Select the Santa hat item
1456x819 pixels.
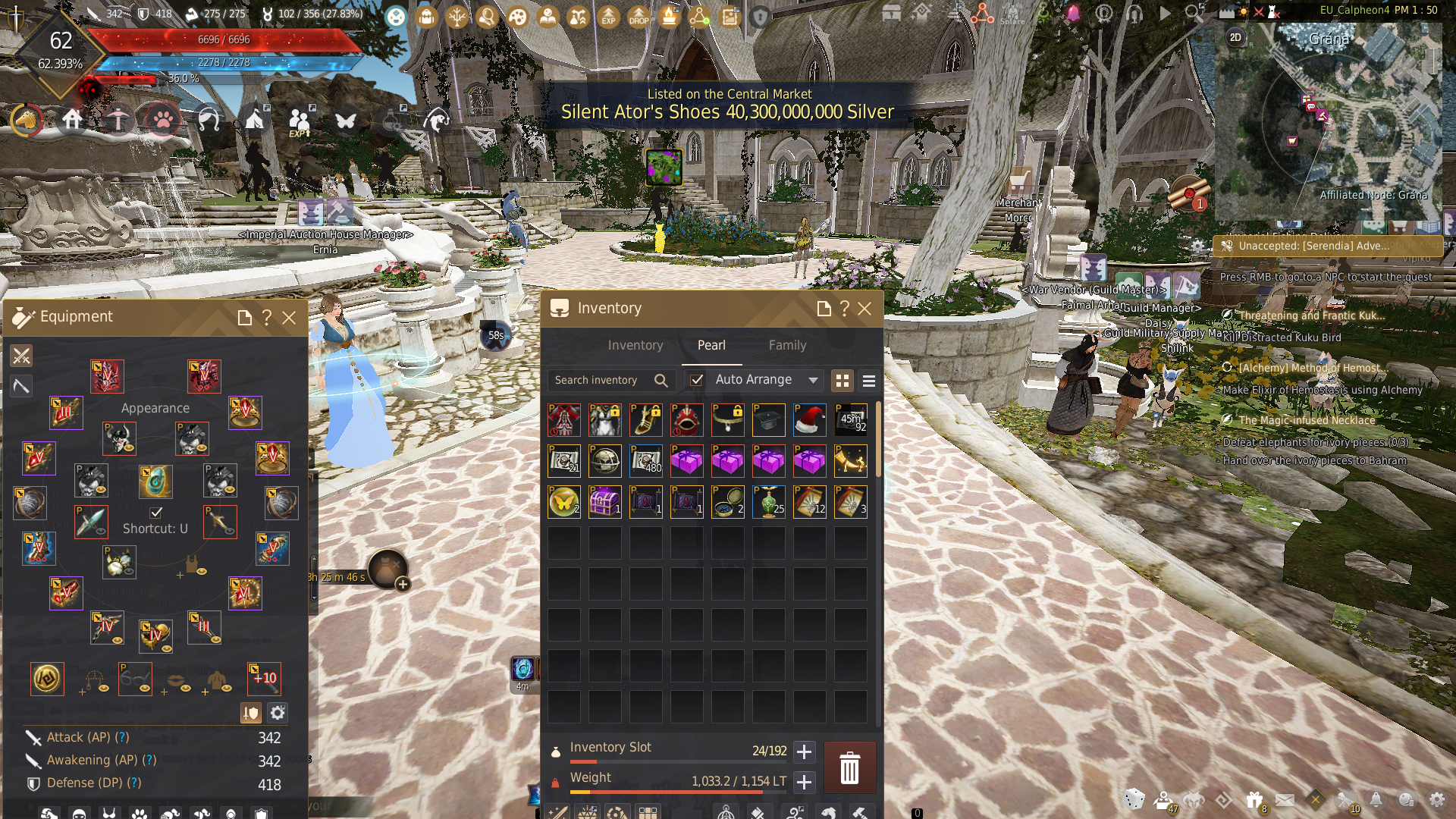point(810,420)
